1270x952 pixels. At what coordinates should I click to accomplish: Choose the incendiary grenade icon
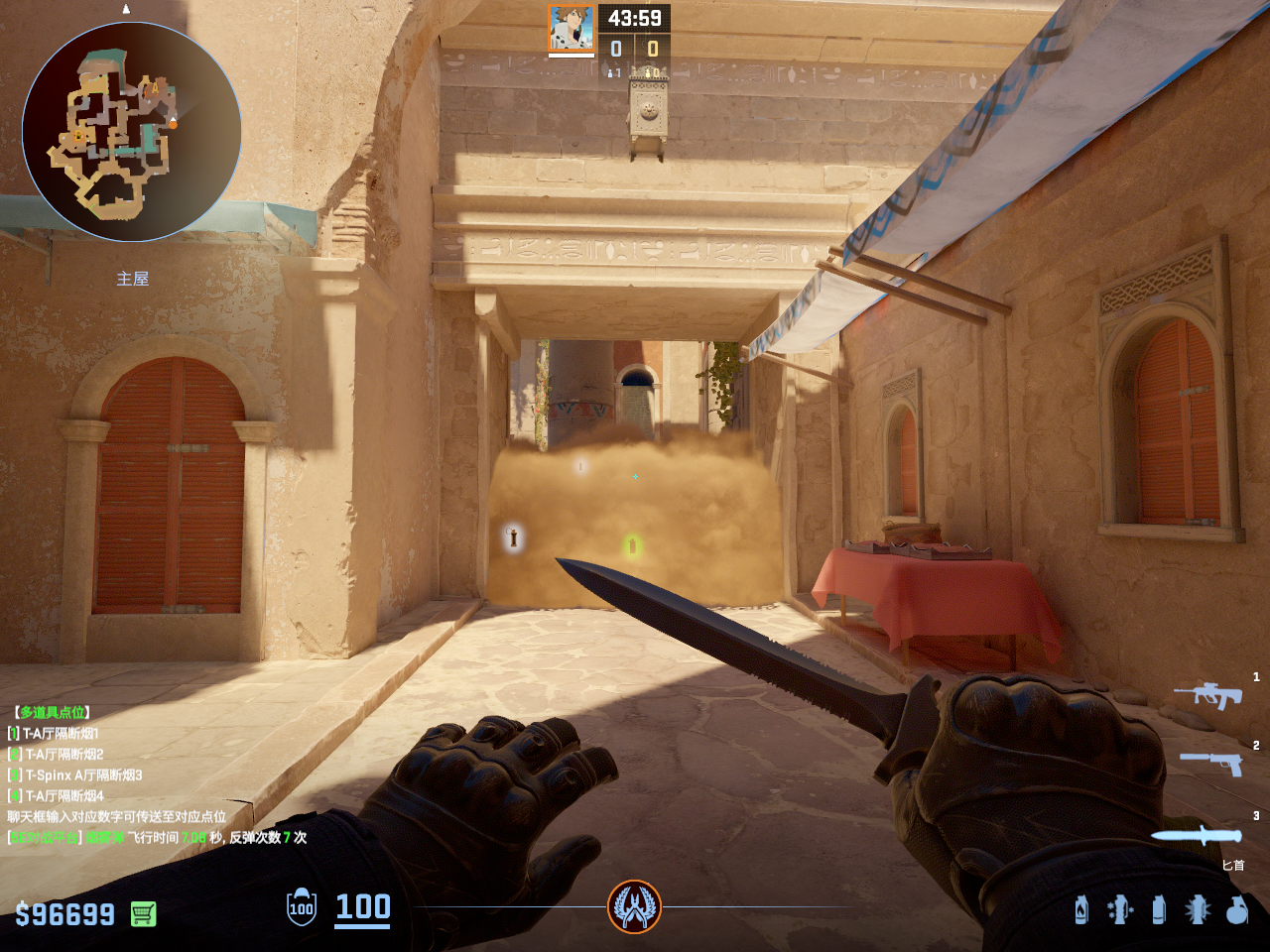click(x=1081, y=909)
